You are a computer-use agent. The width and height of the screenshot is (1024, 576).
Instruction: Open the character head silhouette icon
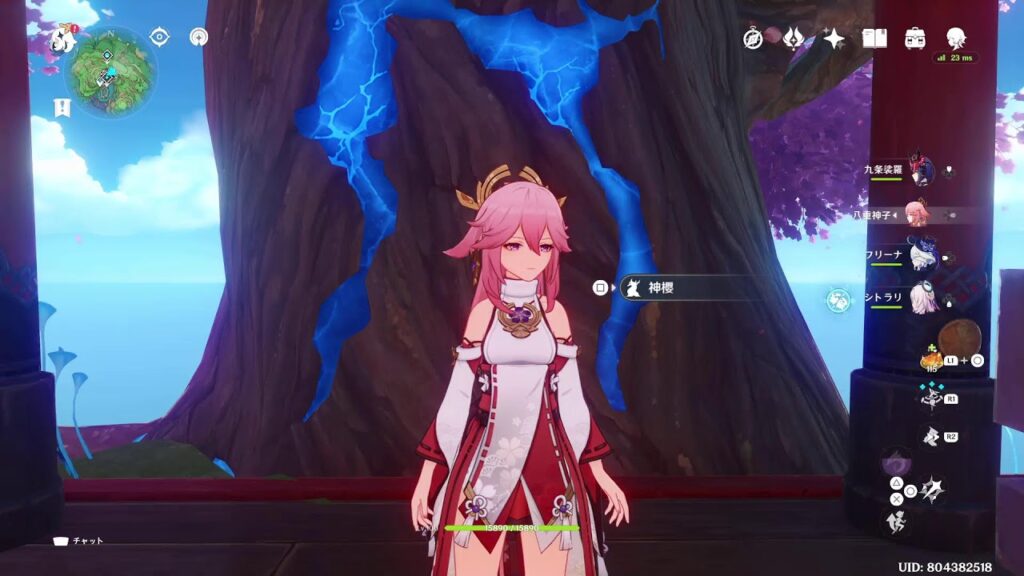pyautogui.click(x=955, y=38)
